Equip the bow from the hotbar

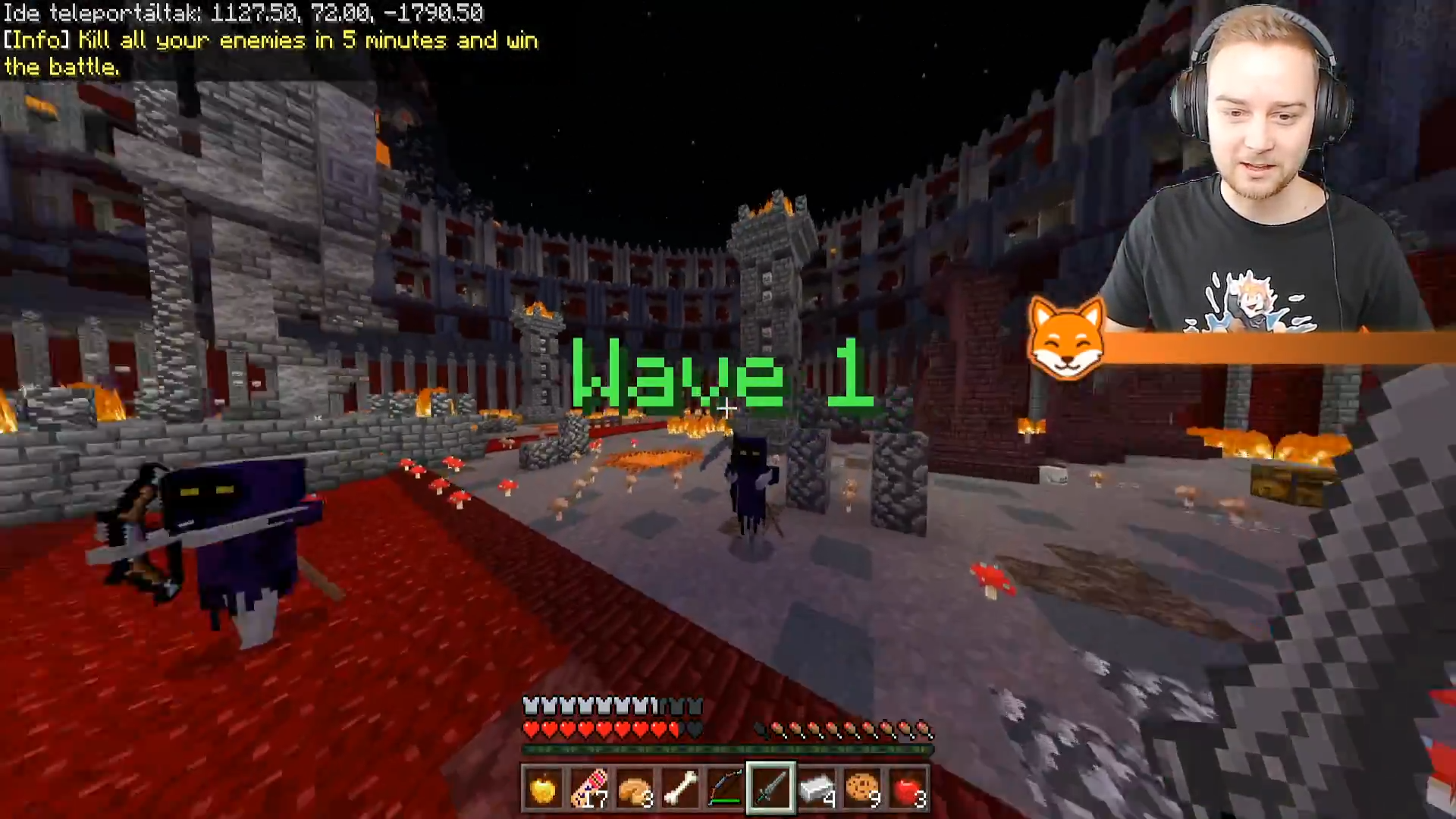tap(726, 789)
